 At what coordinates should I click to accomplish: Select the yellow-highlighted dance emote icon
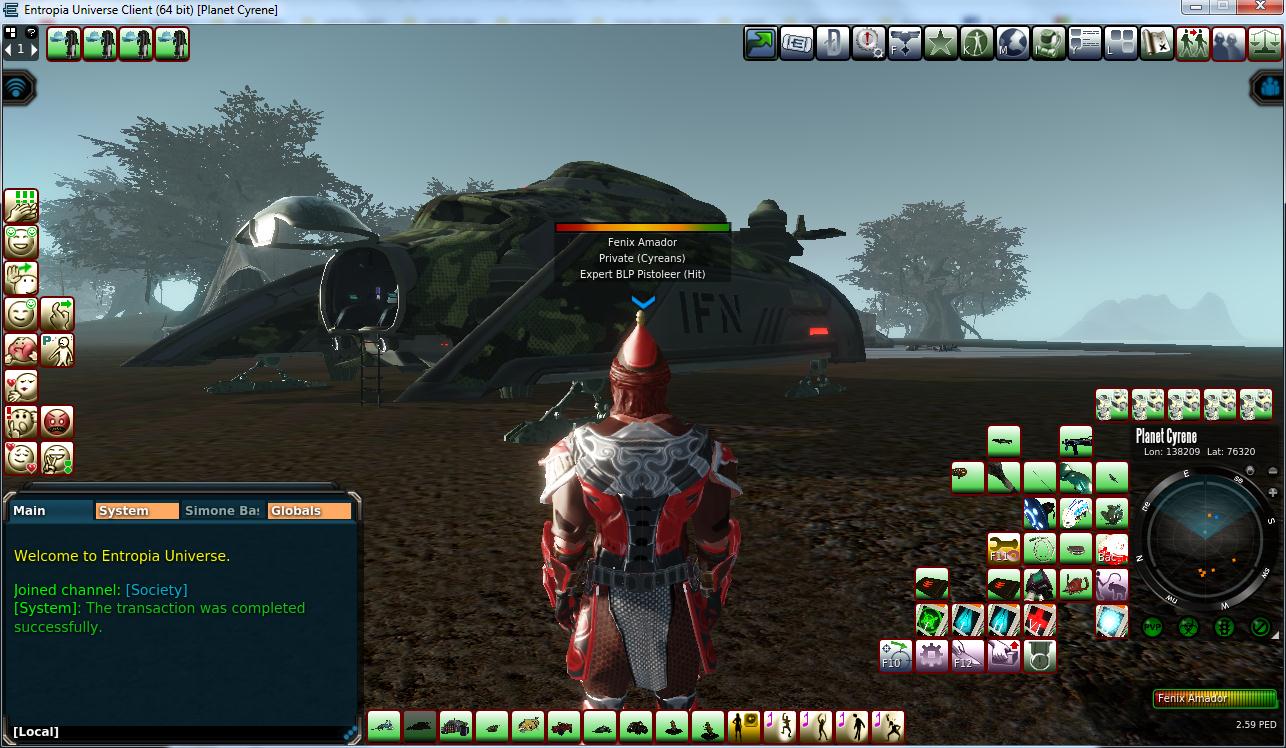click(744, 725)
